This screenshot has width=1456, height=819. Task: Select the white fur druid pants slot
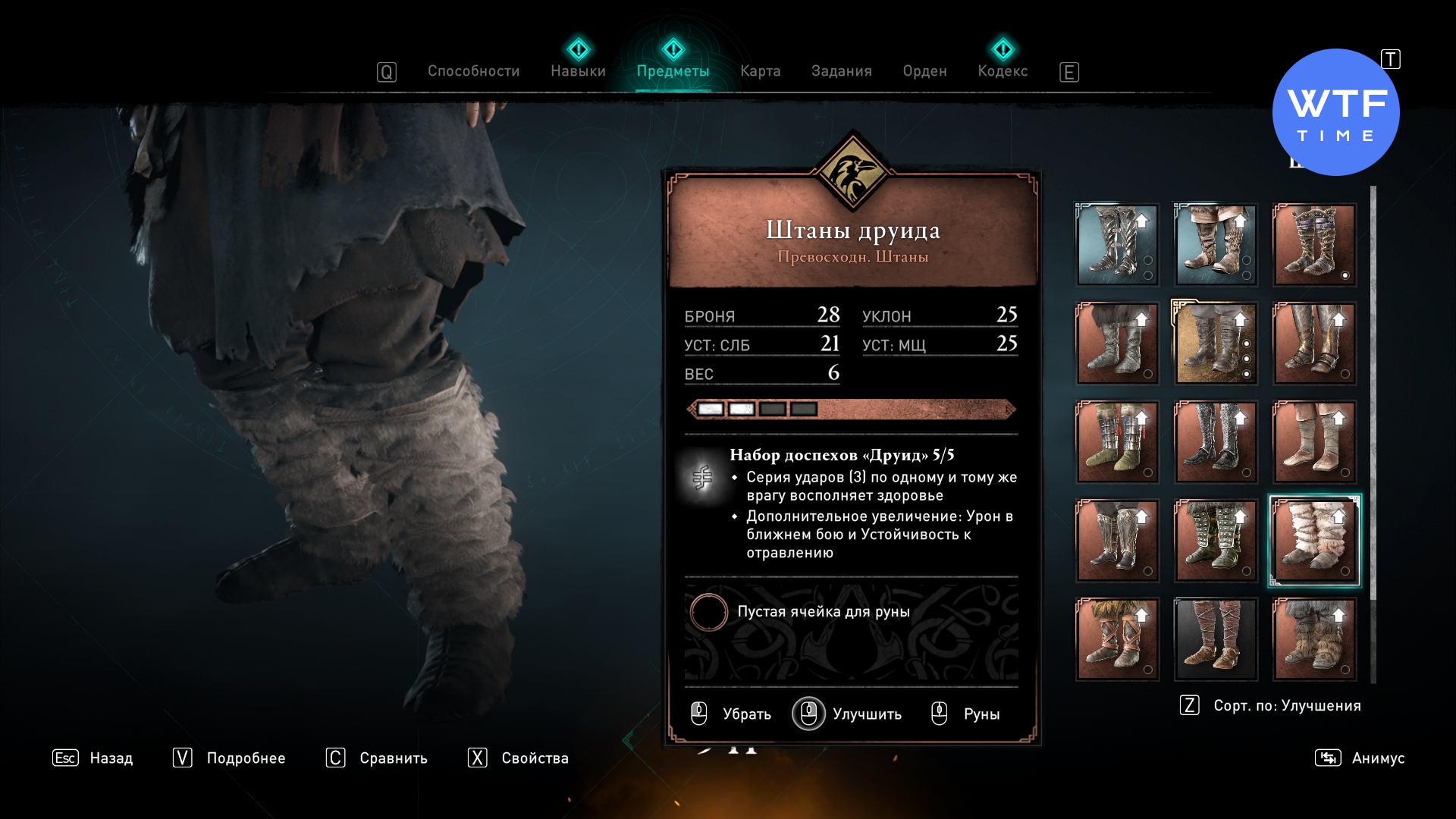click(x=1314, y=541)
